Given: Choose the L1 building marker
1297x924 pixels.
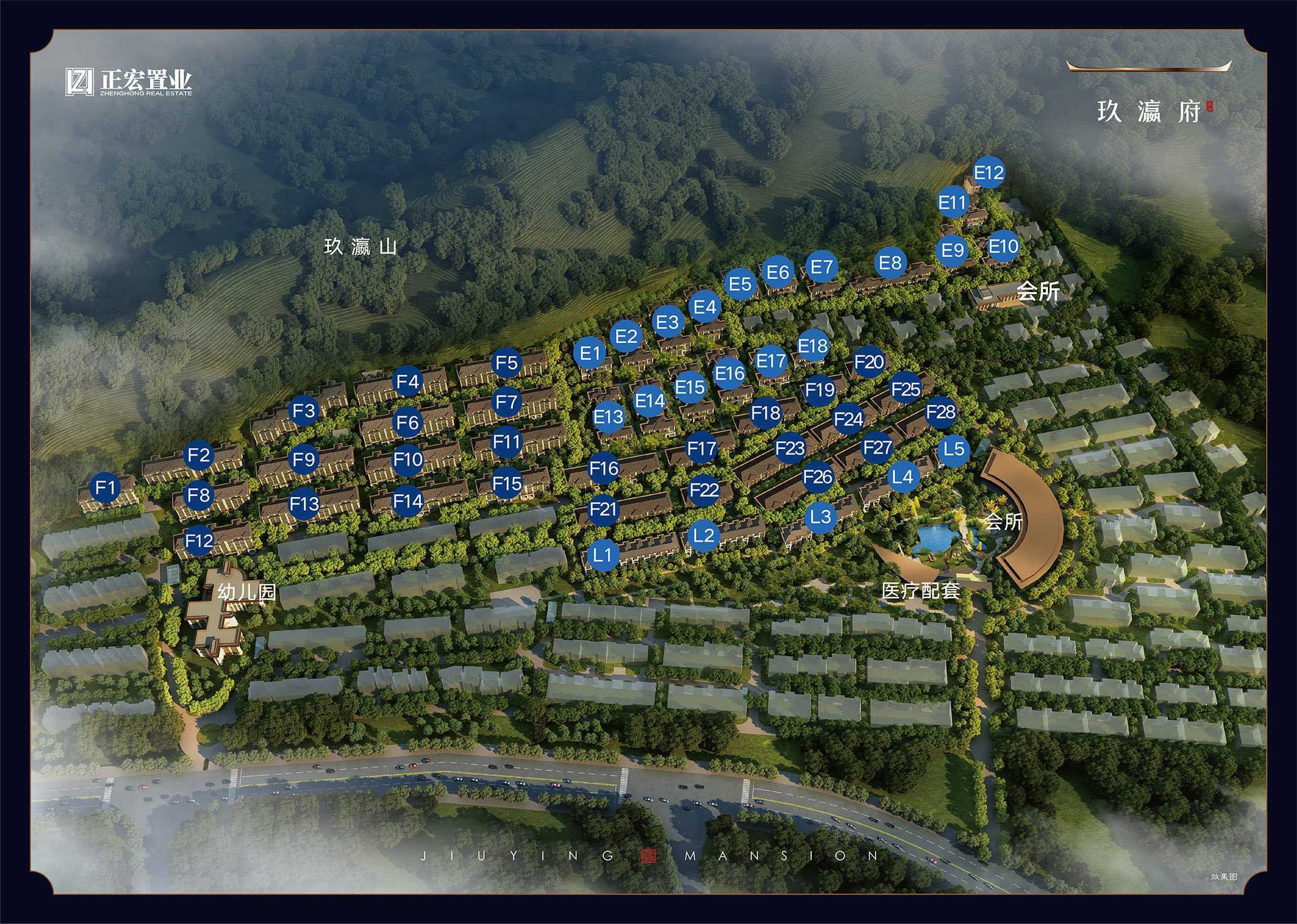Looking at the screenshot, I should pos(602,554).
